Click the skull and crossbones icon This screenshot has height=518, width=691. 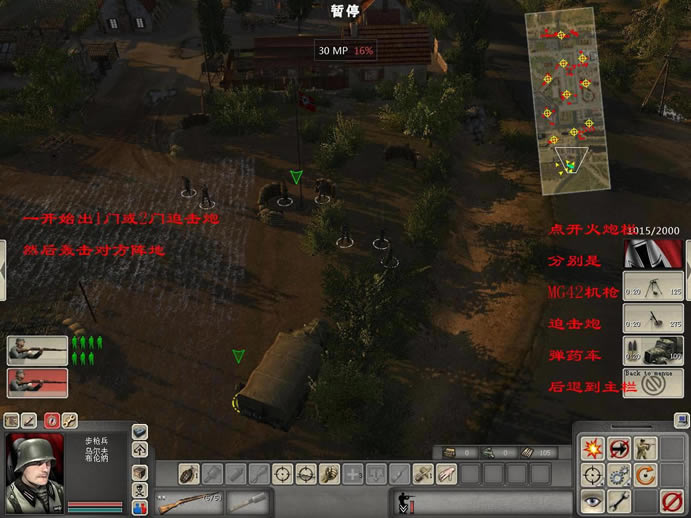point(138,491)
